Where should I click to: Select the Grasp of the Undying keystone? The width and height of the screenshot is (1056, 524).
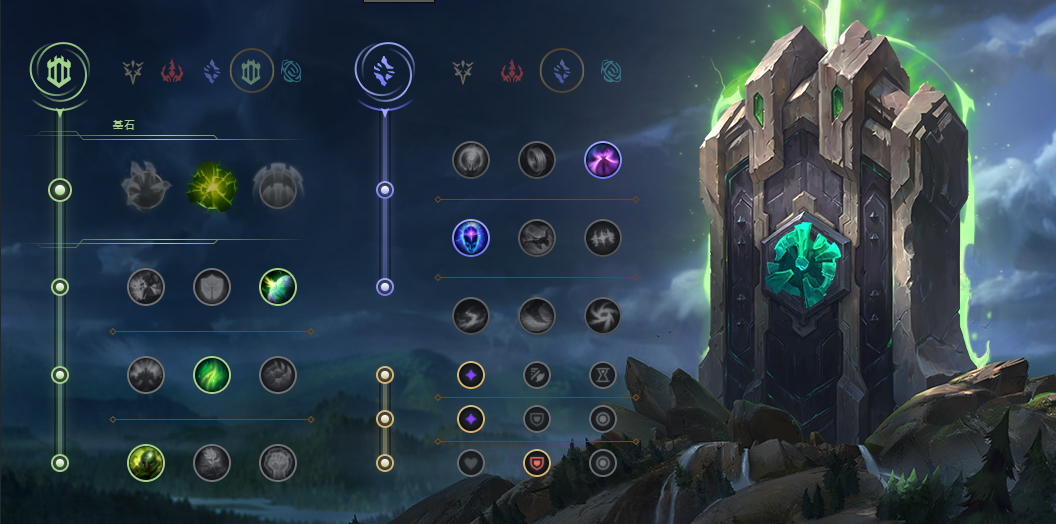click(145, 187)
